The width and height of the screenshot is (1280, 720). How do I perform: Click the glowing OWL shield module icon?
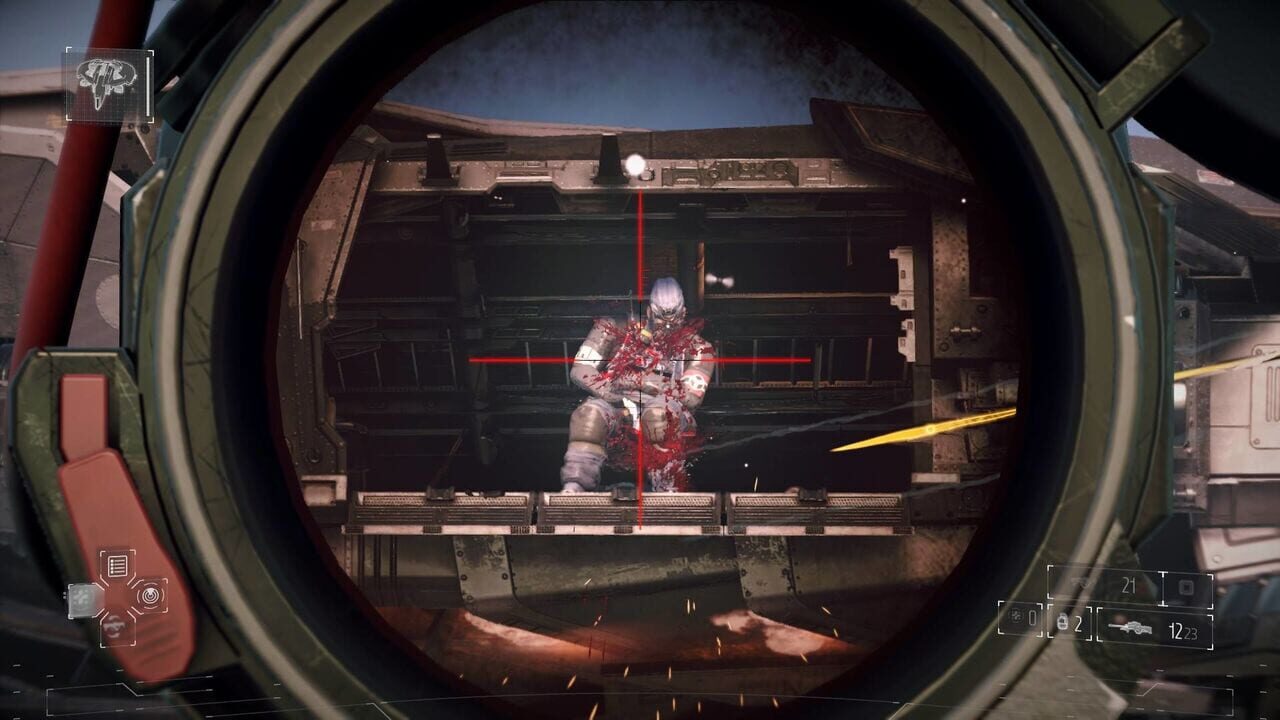tap(82, 598)
